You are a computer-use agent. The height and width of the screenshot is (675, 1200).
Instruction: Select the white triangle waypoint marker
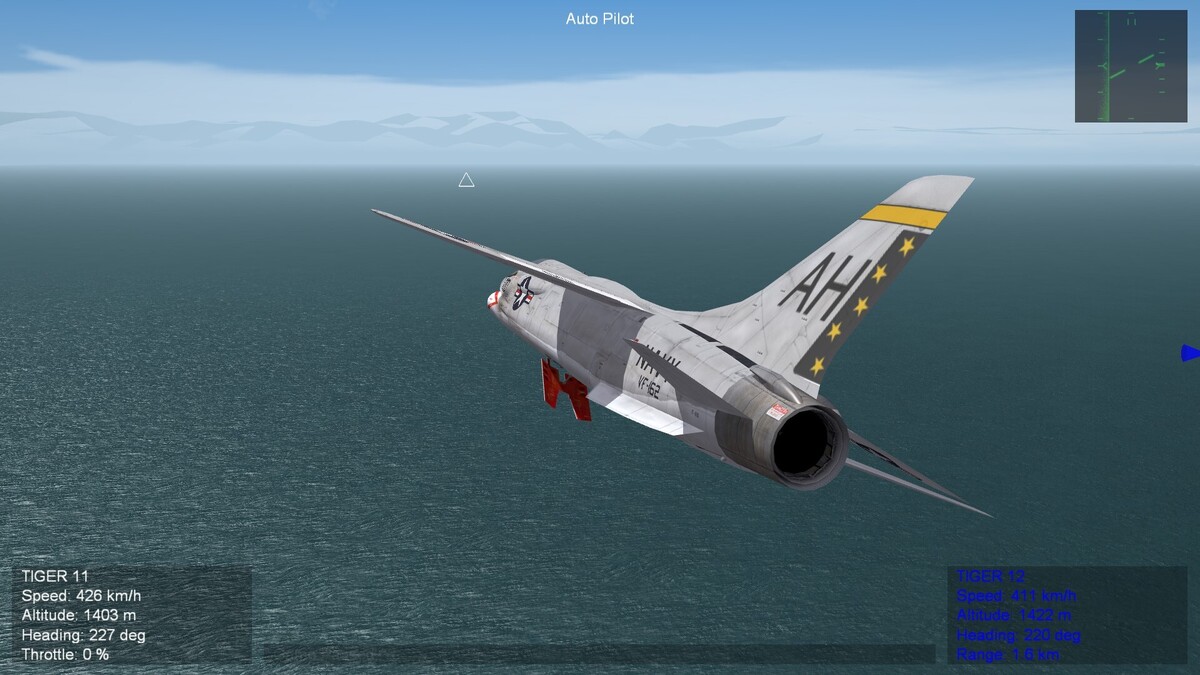tap(466, 180)
